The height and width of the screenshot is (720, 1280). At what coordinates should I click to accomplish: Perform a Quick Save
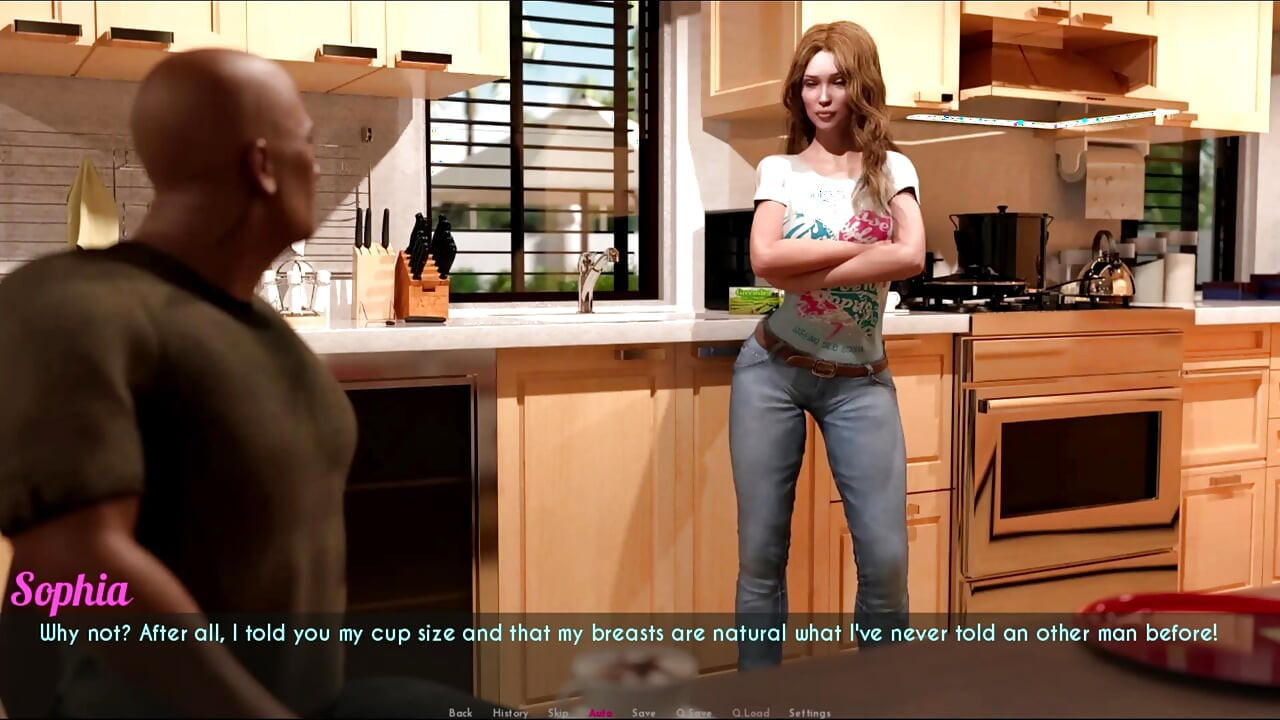(x=692, y=713)
